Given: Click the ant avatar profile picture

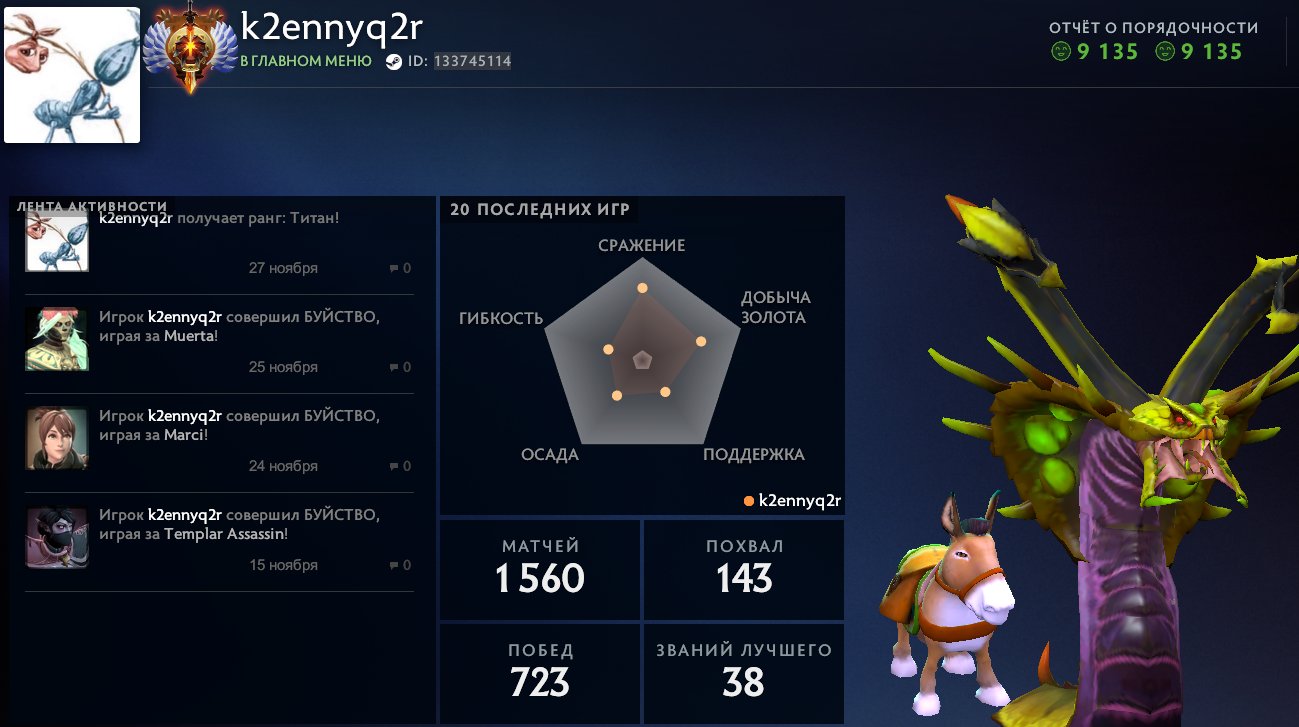Looking at the screenshot, I should [x=71, y=73].
